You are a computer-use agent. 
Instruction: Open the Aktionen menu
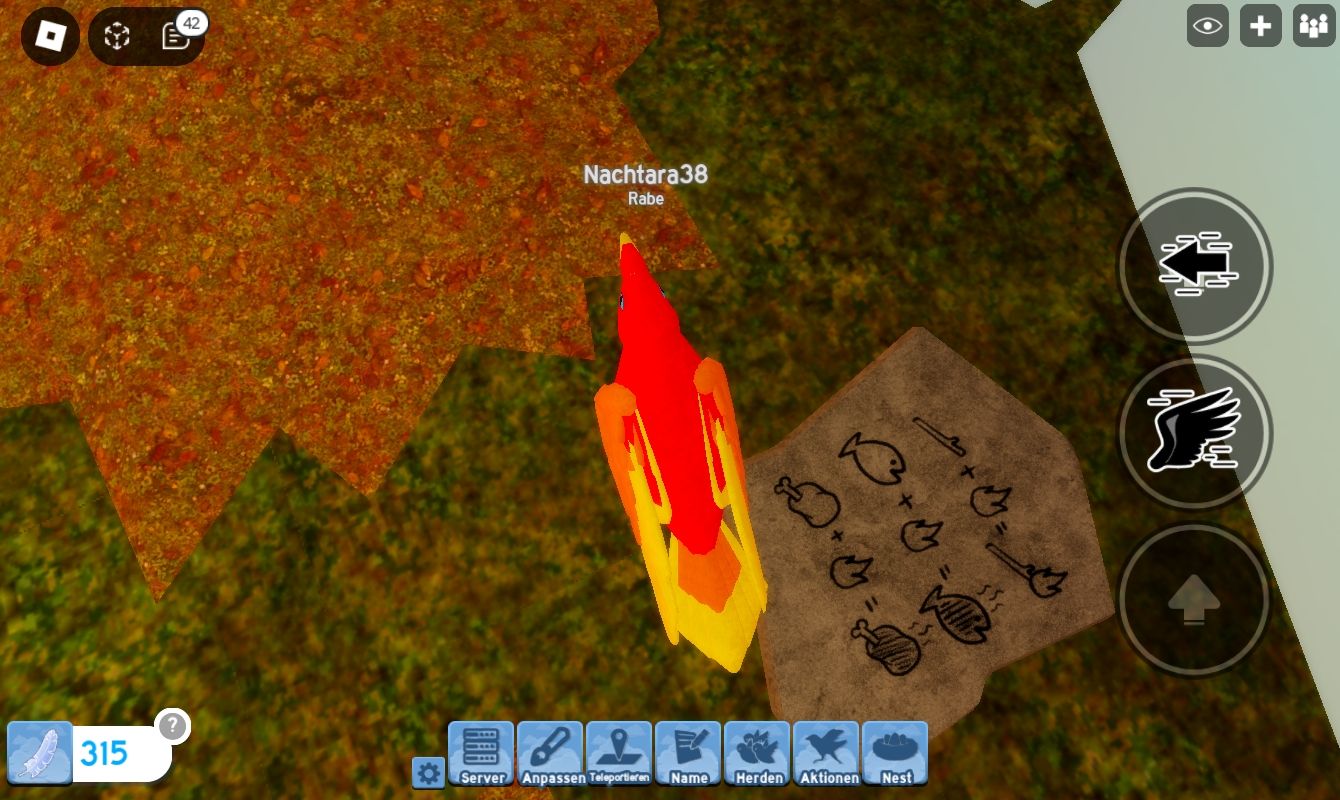(826, 754)
